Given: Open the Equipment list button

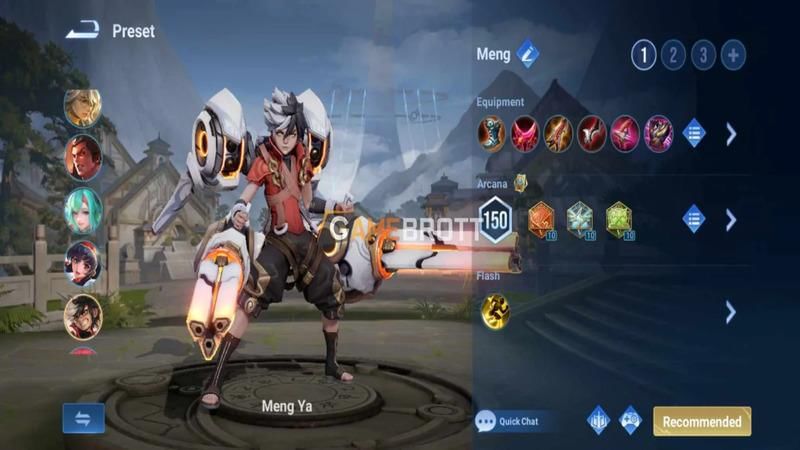Looking at the screenshot, I should point(693,133).
